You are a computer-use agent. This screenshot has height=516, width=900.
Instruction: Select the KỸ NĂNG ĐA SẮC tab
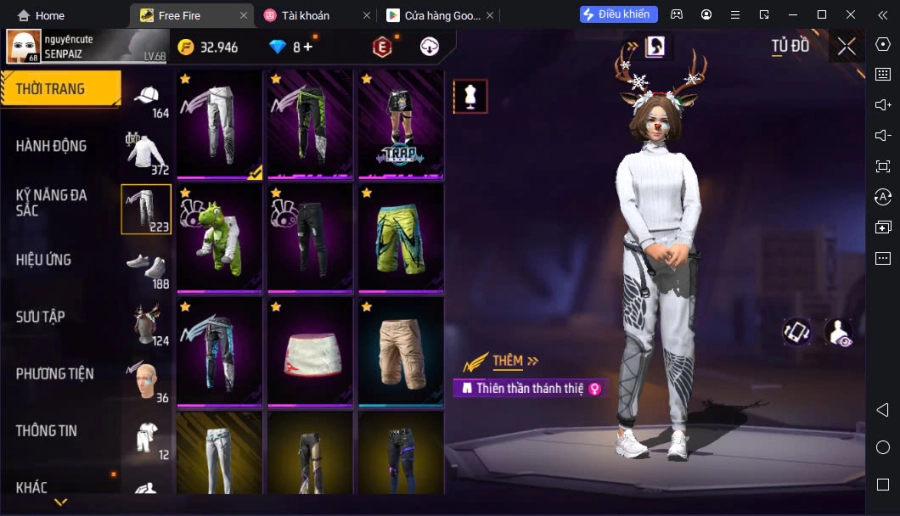pyautogui.click(x=51, y=202)
